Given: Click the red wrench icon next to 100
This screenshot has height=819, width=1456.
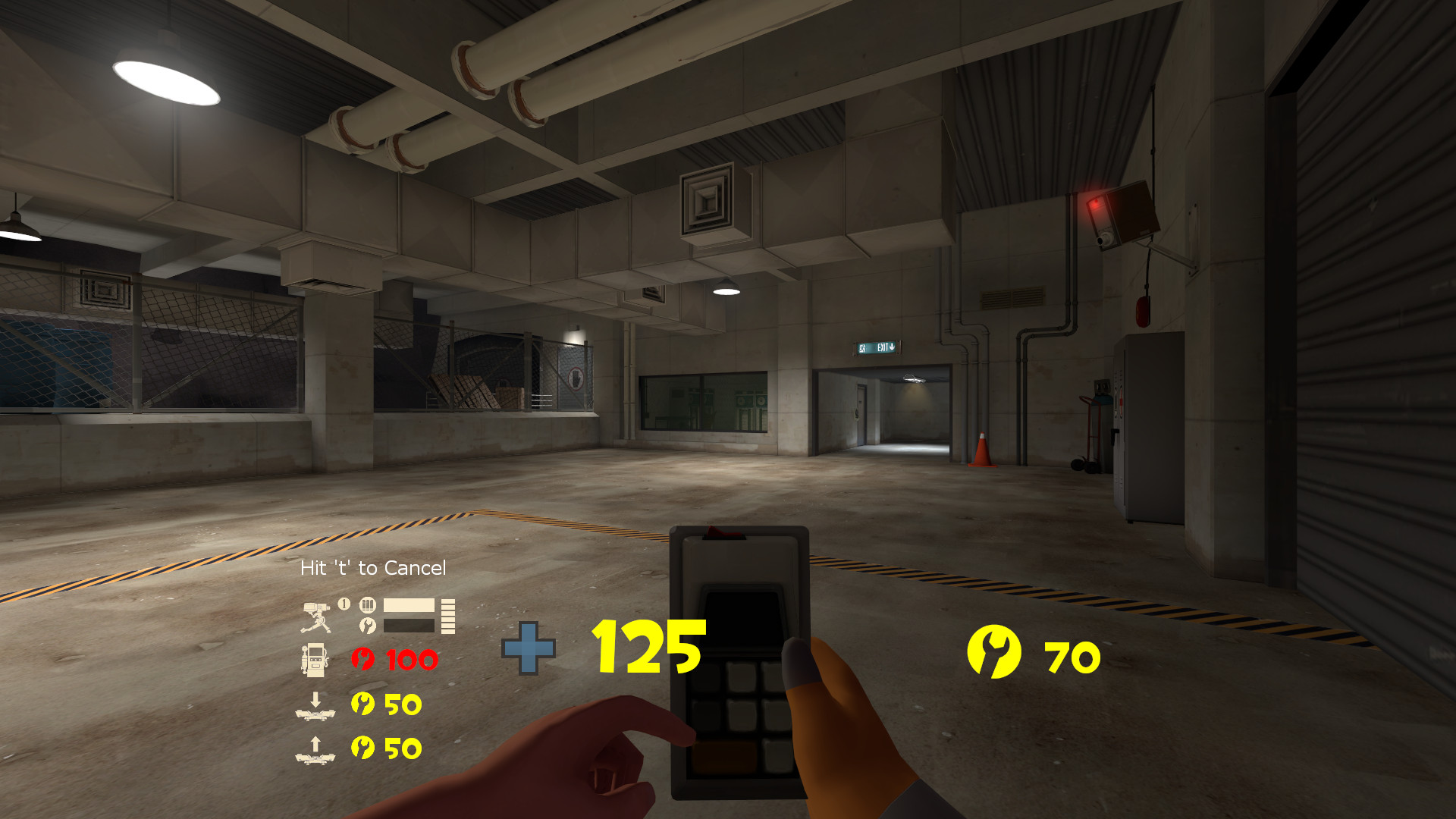Looking at the screenshot, I should pos(362,657).
